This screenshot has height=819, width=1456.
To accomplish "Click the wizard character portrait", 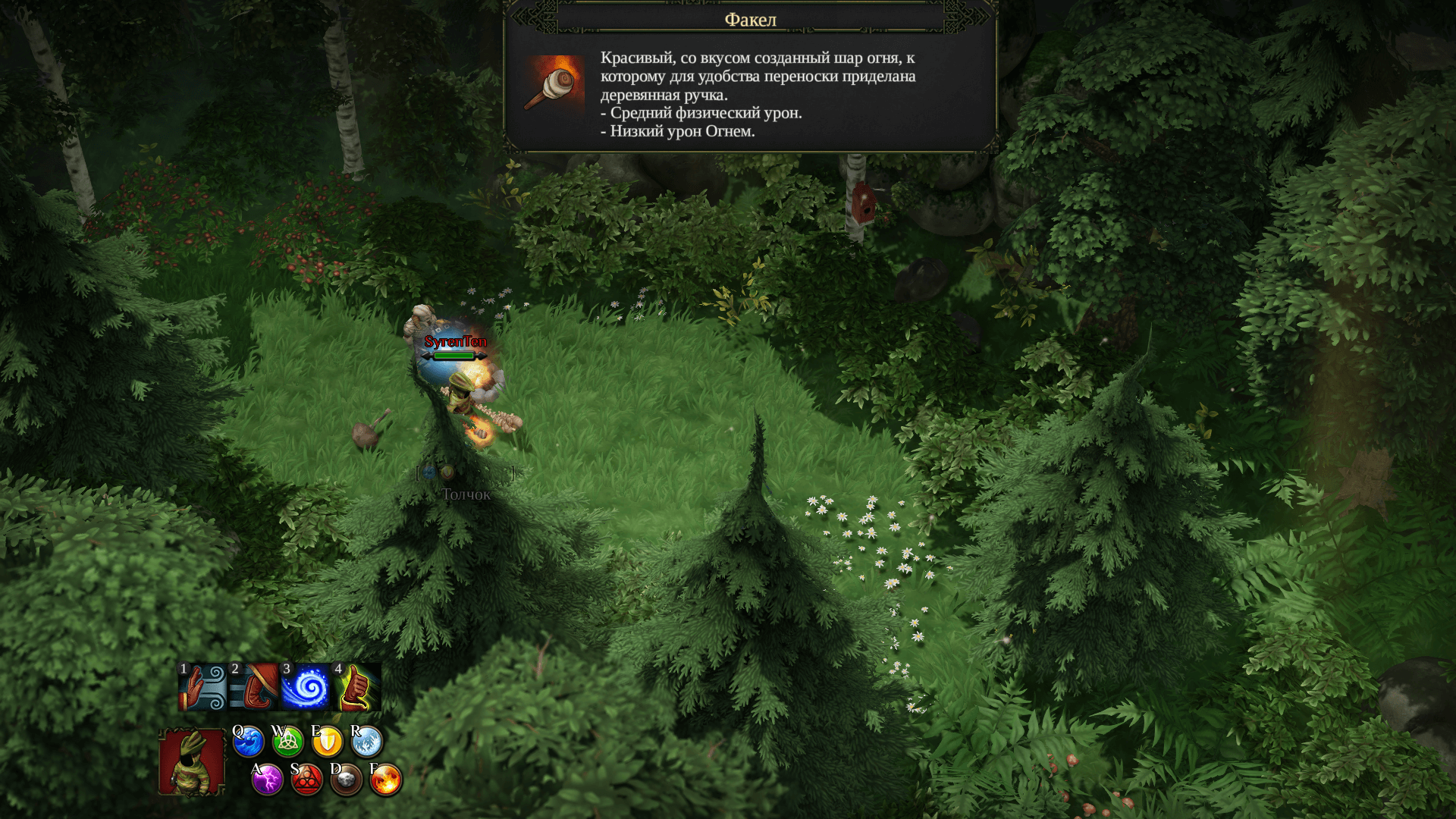I will click(x=192, y=762).
